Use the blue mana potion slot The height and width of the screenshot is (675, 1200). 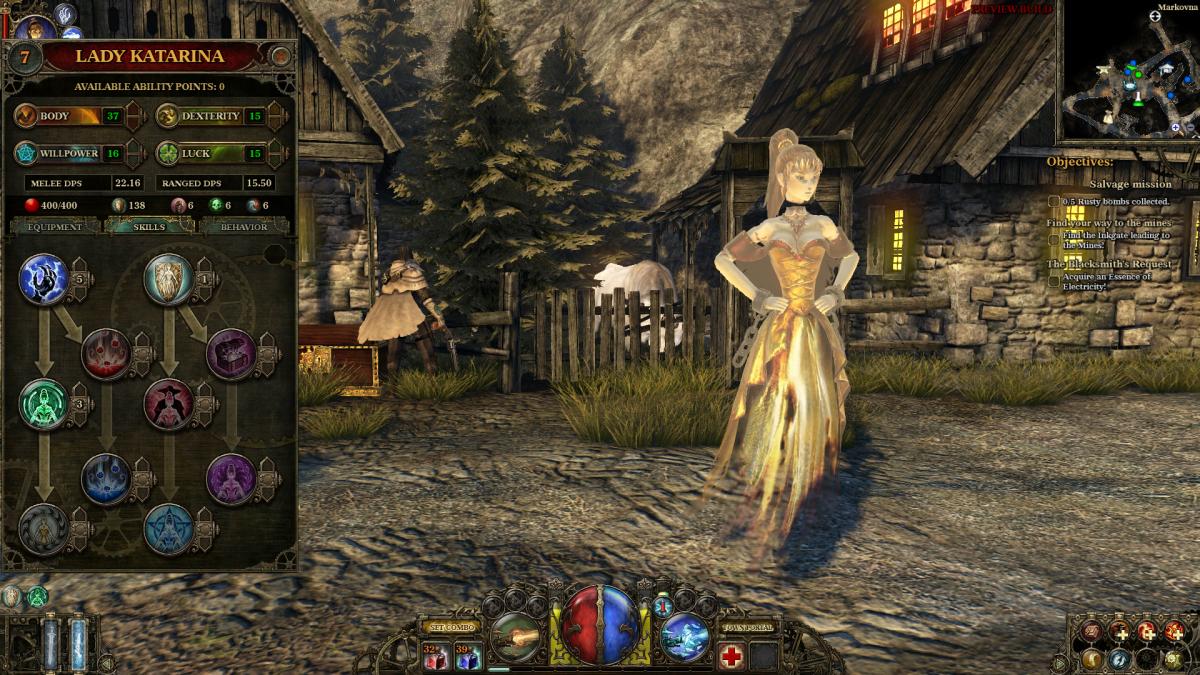468,656
